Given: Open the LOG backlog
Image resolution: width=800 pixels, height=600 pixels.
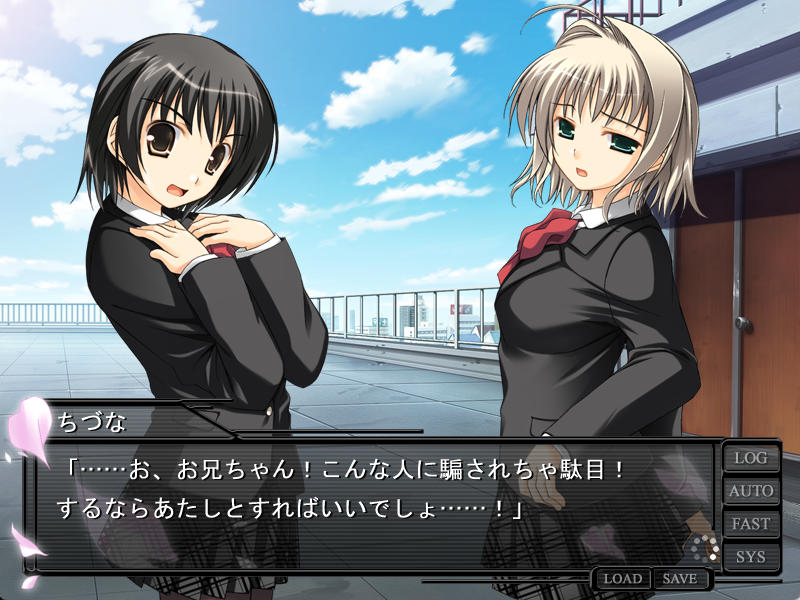Looking at the screenshot, I should click(x=750, y=458).
